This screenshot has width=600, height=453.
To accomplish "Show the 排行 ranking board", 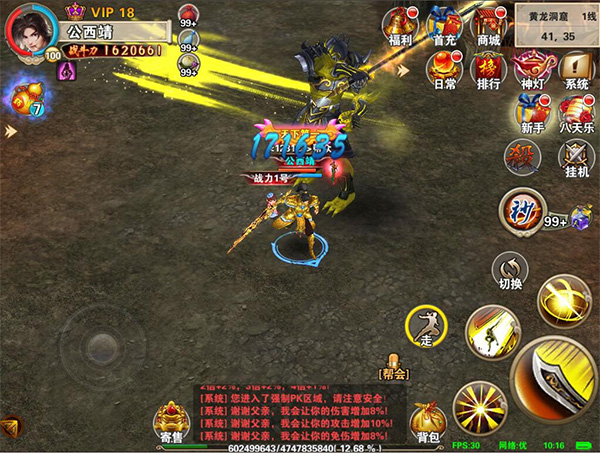I will click(489, 68).
